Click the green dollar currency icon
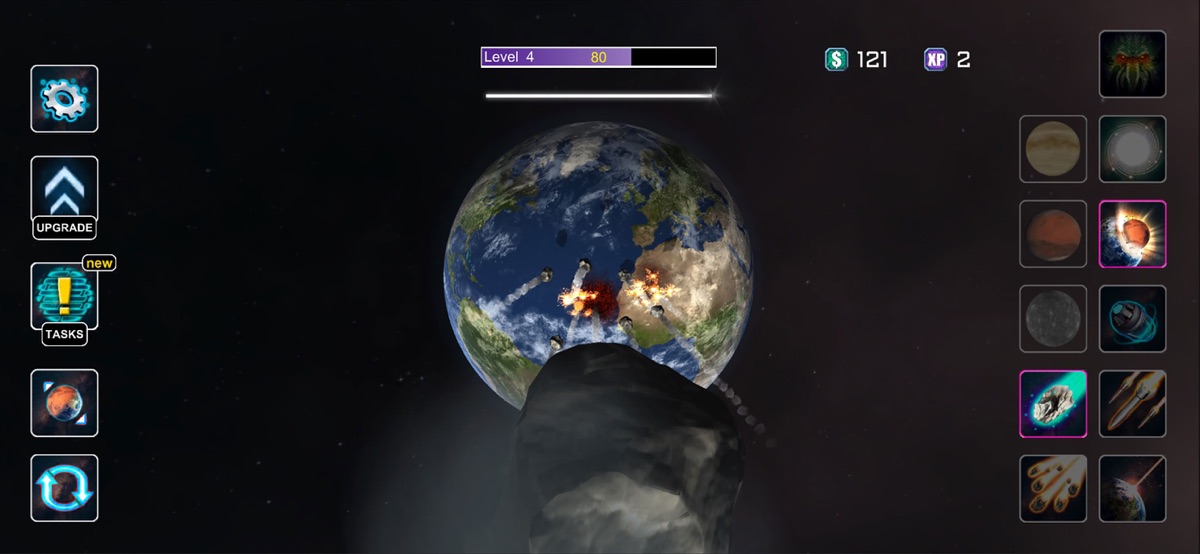The image size is (1200, 554). click(x=836, y=59)
